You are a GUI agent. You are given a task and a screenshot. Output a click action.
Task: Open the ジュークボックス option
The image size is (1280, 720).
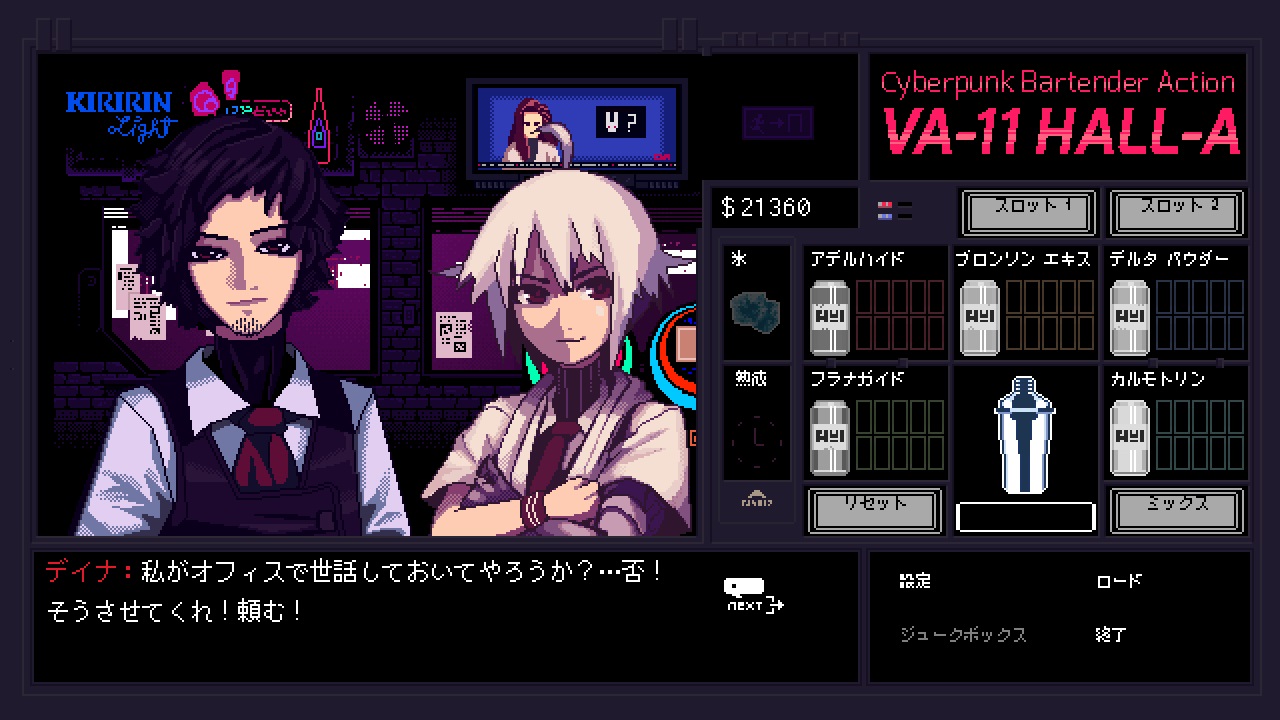pyautogui.click(x=963, y=635)
